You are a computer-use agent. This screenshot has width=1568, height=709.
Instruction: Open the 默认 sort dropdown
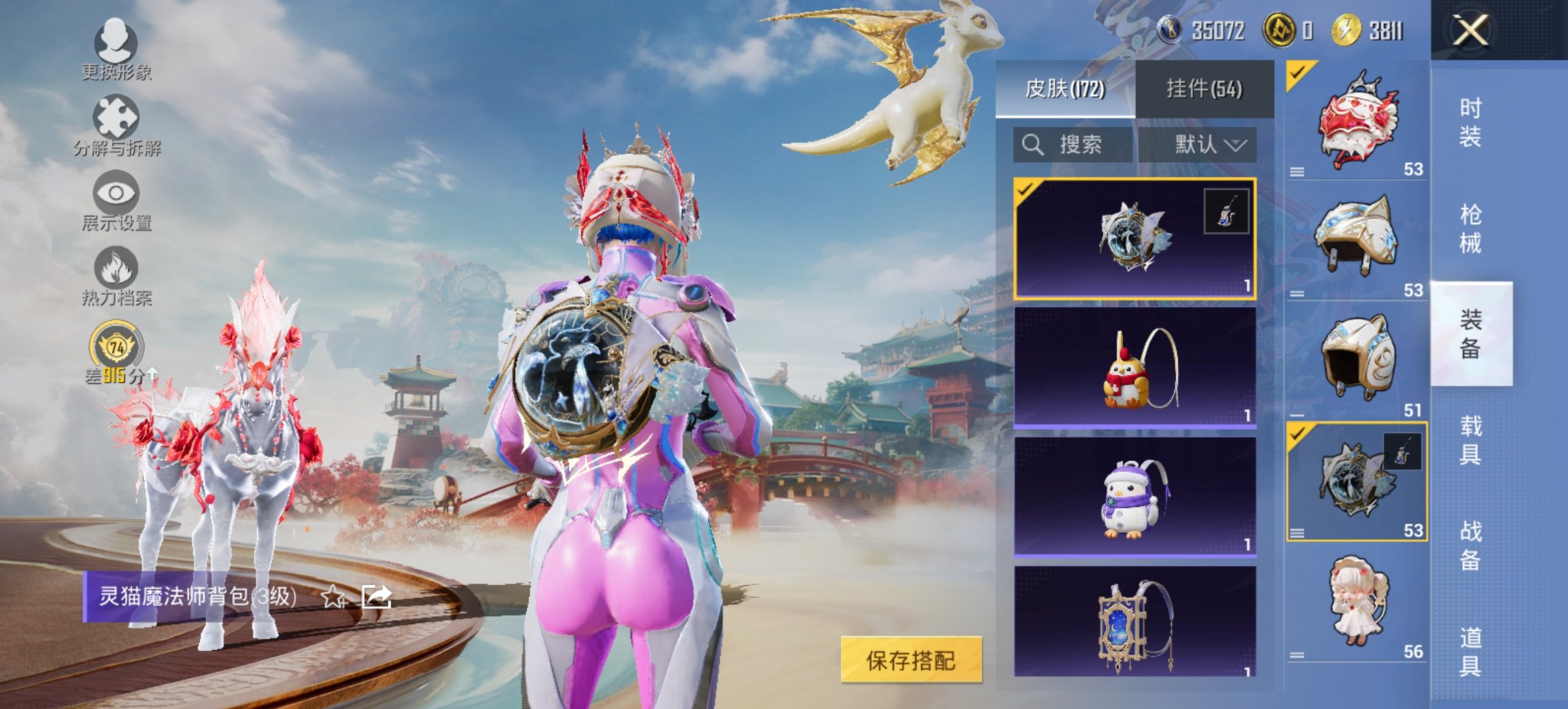click(x=1206, y=145)
